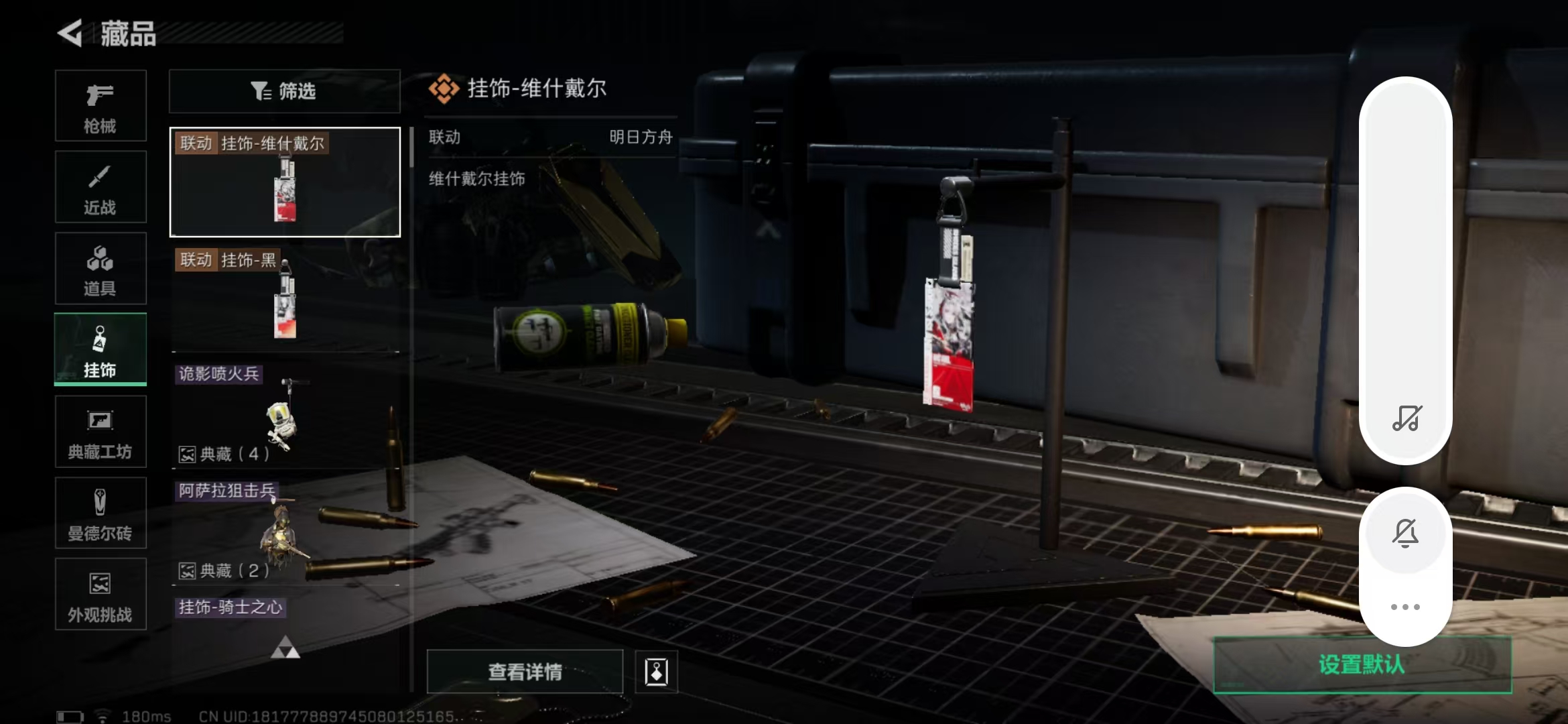Viewport: 1568px width, 724px height.
Task: Switch to the 道具 items category
Action: [101, 268]
